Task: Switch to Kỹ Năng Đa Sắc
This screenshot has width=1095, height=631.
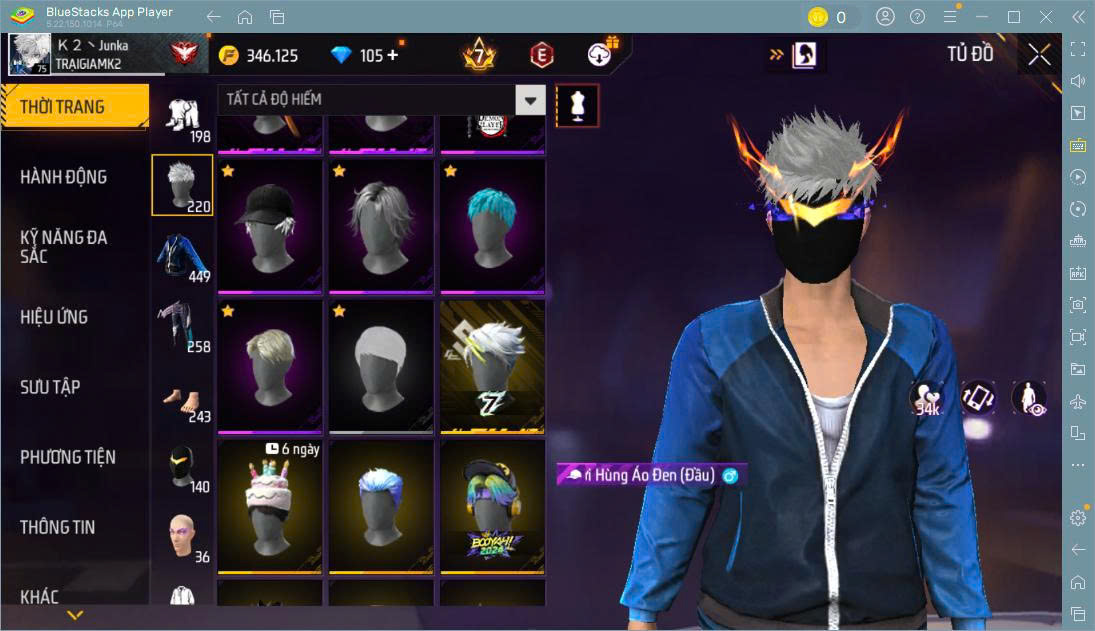Action: [x=64, y=247]
